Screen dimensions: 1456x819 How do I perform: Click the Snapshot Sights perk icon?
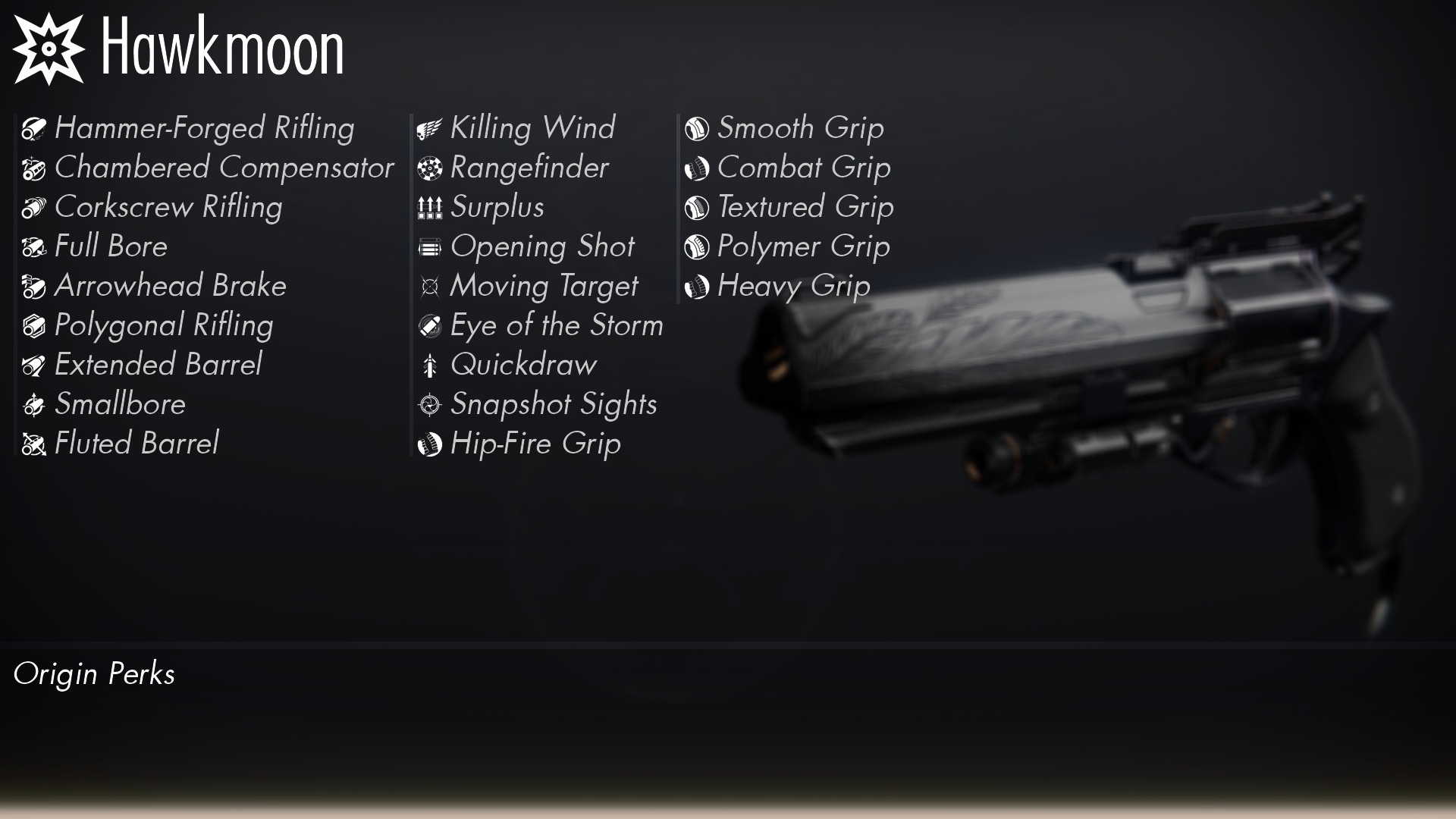point(429,404)
